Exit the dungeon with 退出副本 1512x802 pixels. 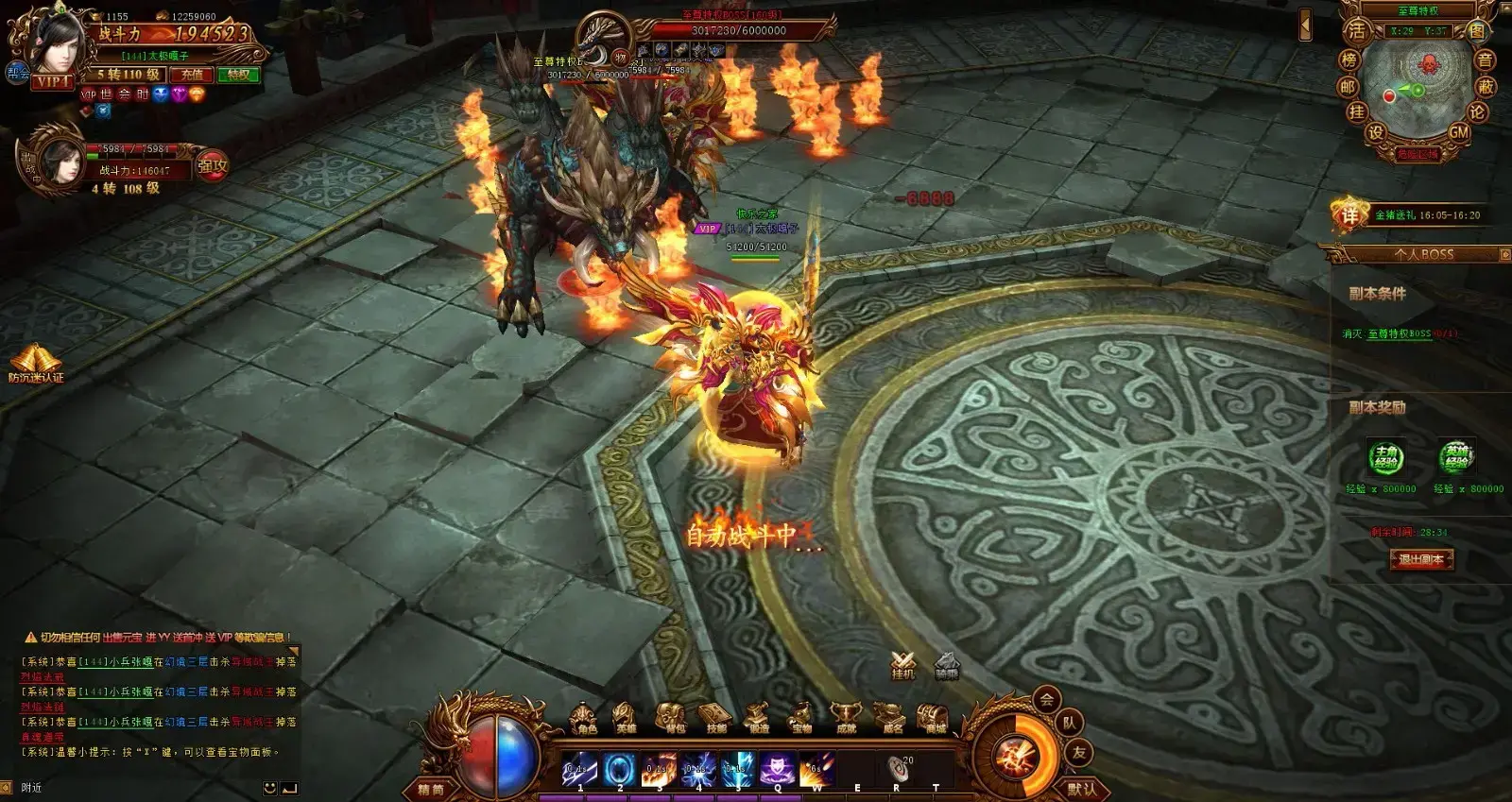pos(1420,559)
